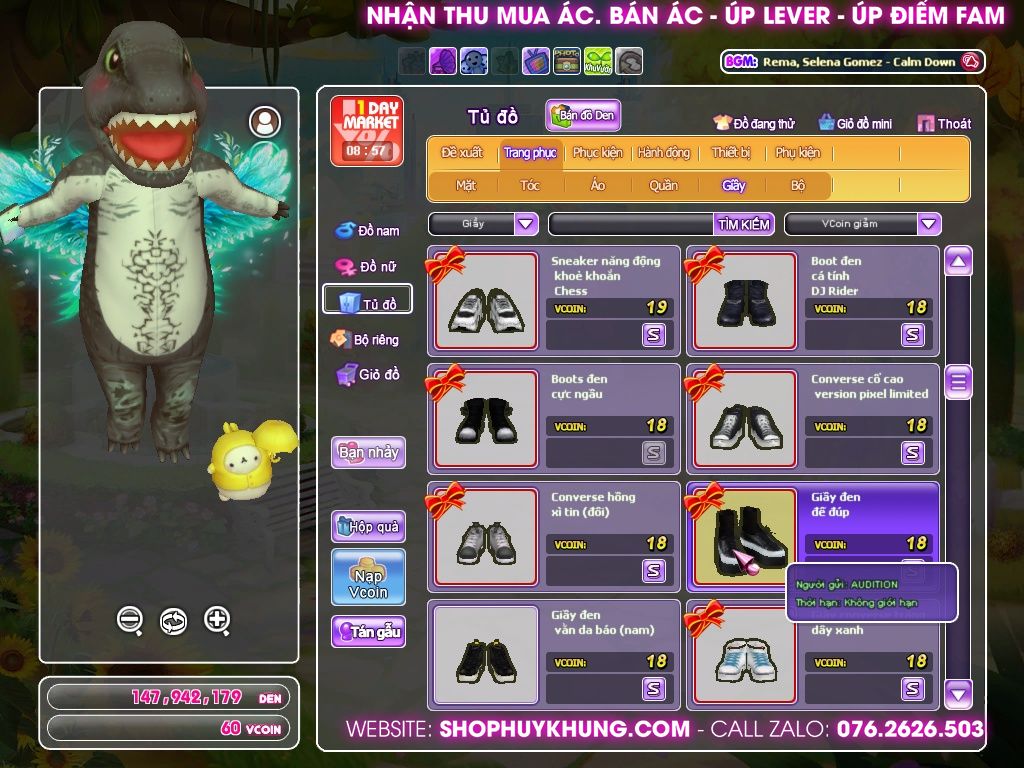Select the Boot đen cá tính thumbnail

pos(745,301)
